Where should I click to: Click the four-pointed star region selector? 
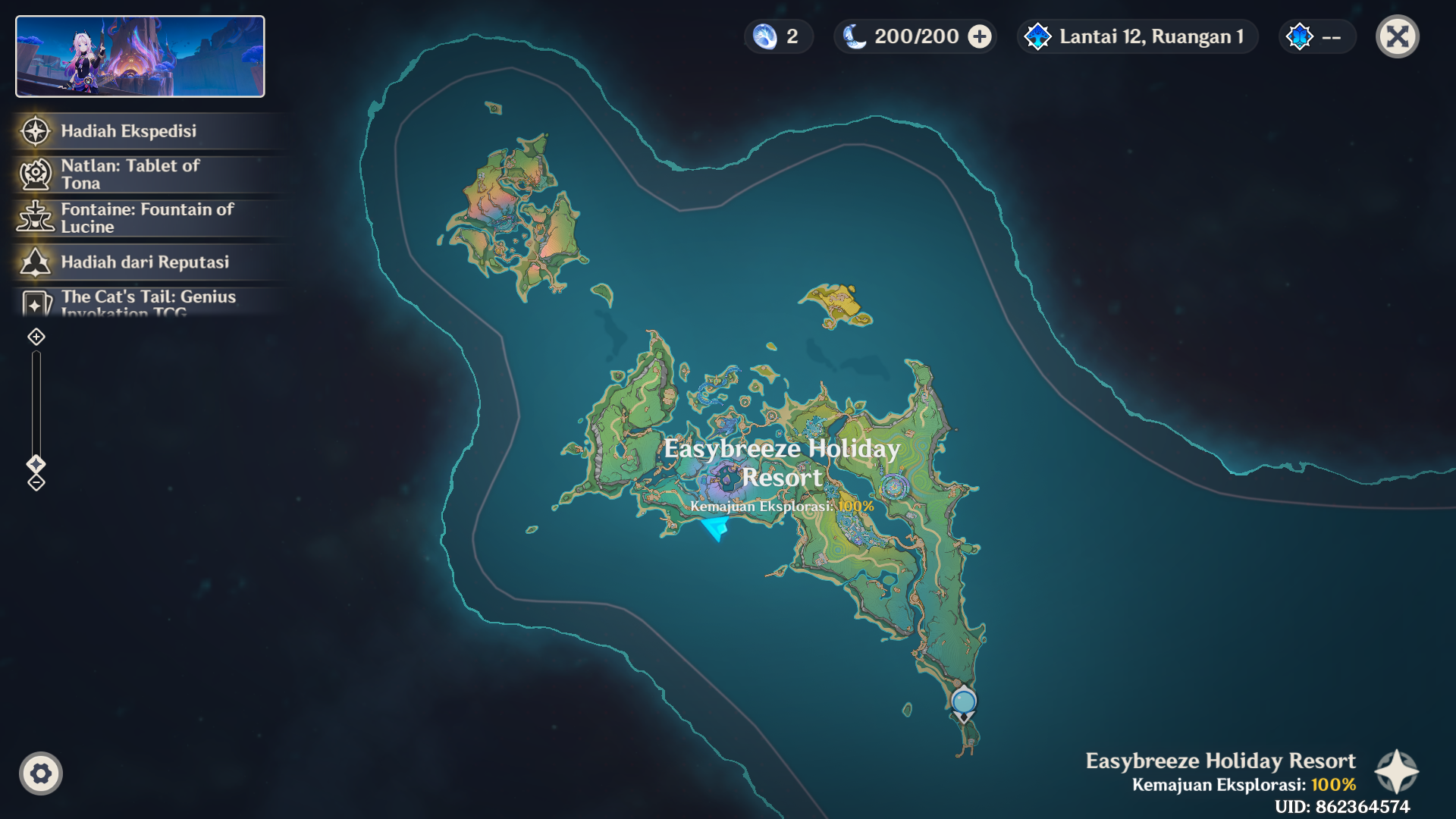[1396, 772]
